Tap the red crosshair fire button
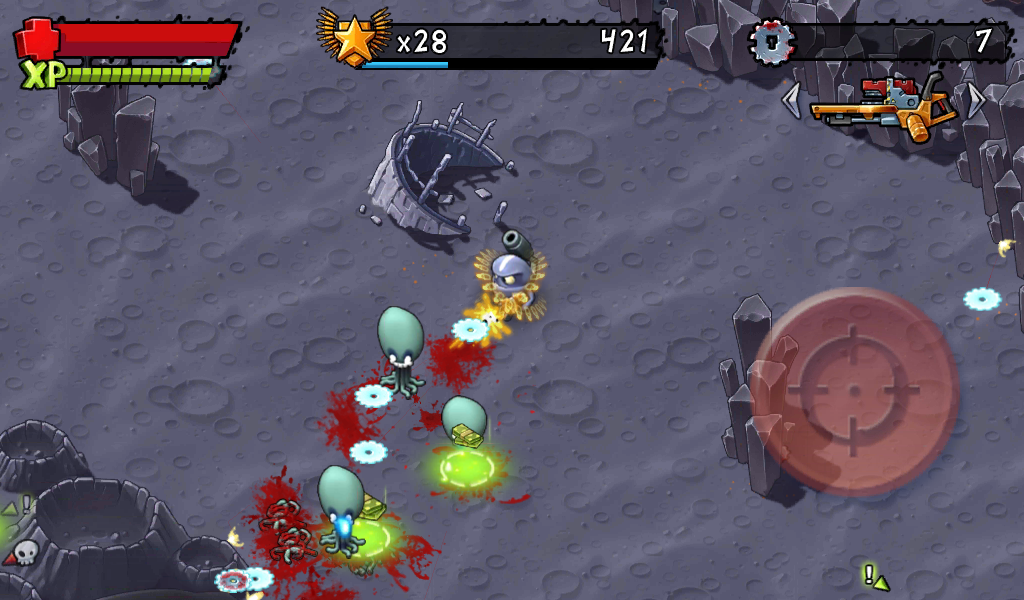This screenshot has height=600, width=1024. tap(853, 392)
